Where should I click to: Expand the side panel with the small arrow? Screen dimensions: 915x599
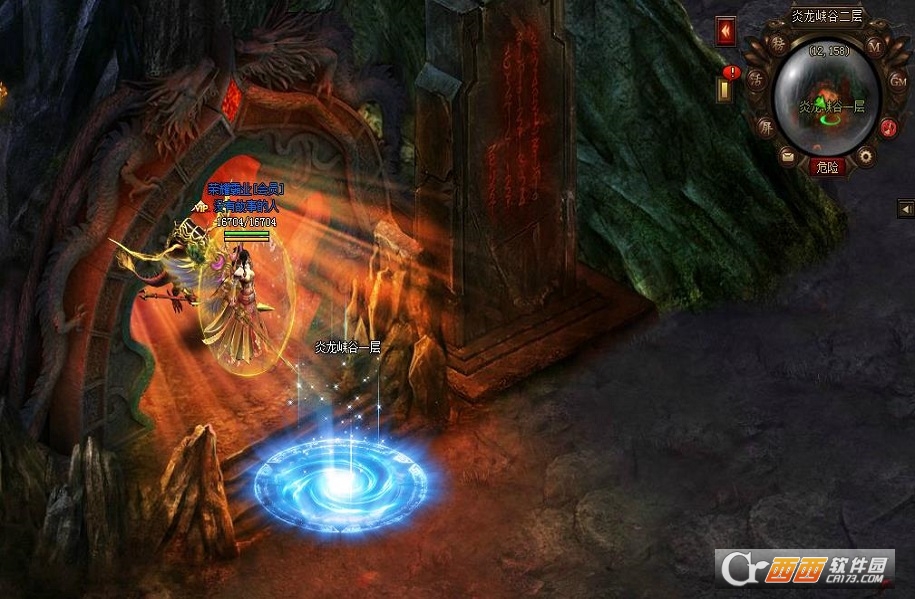(x=905, y=208)
